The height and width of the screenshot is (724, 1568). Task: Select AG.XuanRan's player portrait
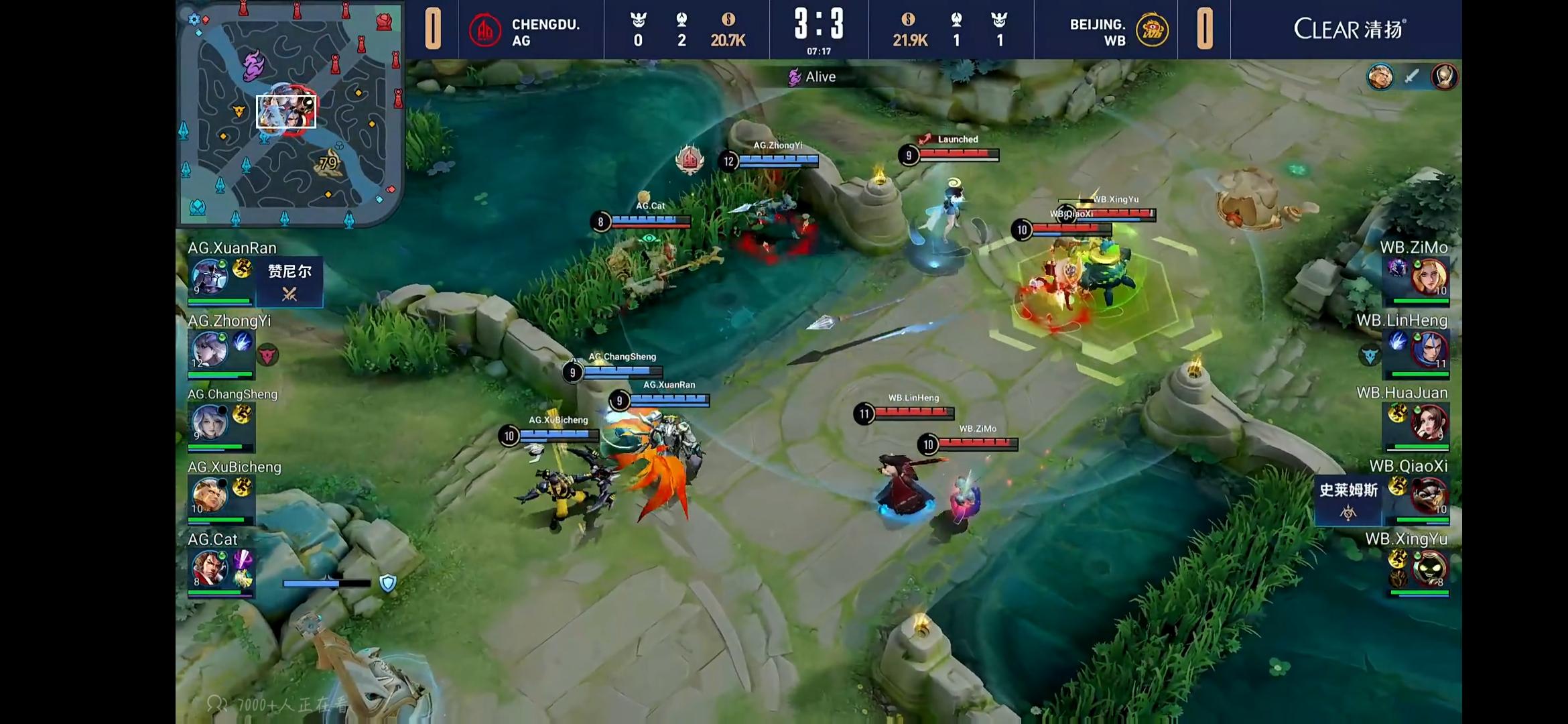tap(209, 276)
